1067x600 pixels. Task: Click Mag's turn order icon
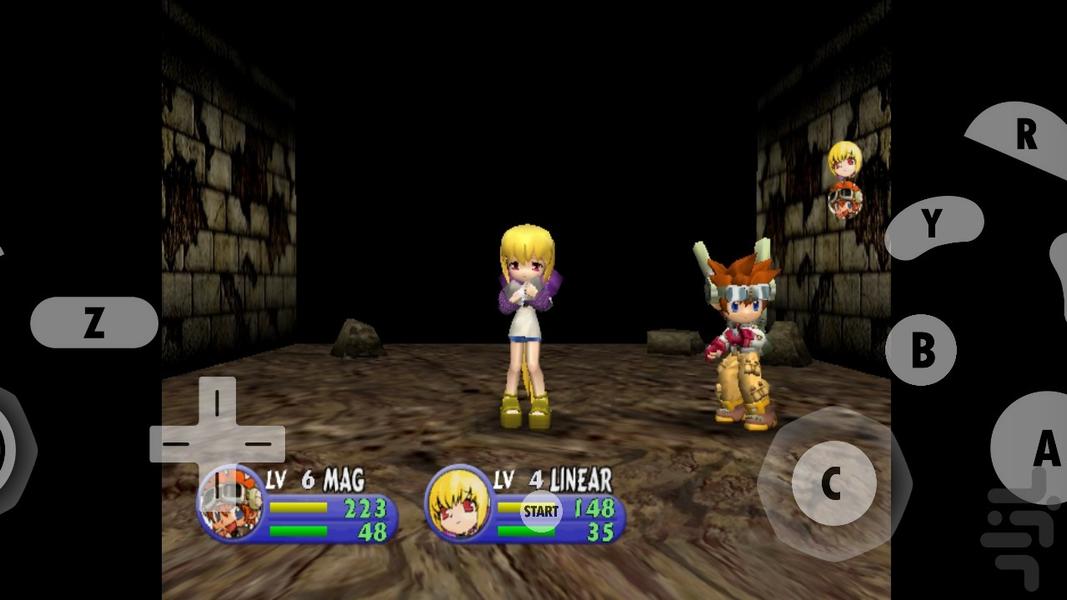845,201
